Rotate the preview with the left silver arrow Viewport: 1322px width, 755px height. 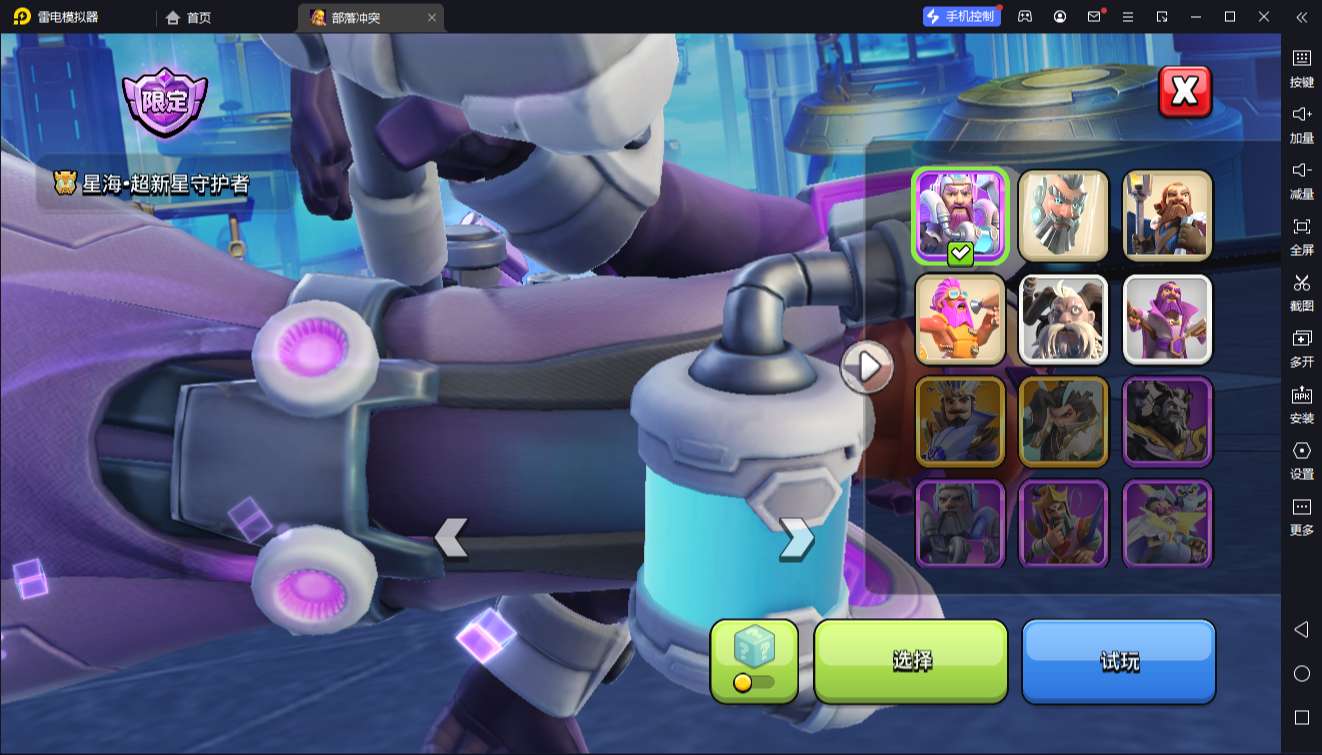pos(451,538)
